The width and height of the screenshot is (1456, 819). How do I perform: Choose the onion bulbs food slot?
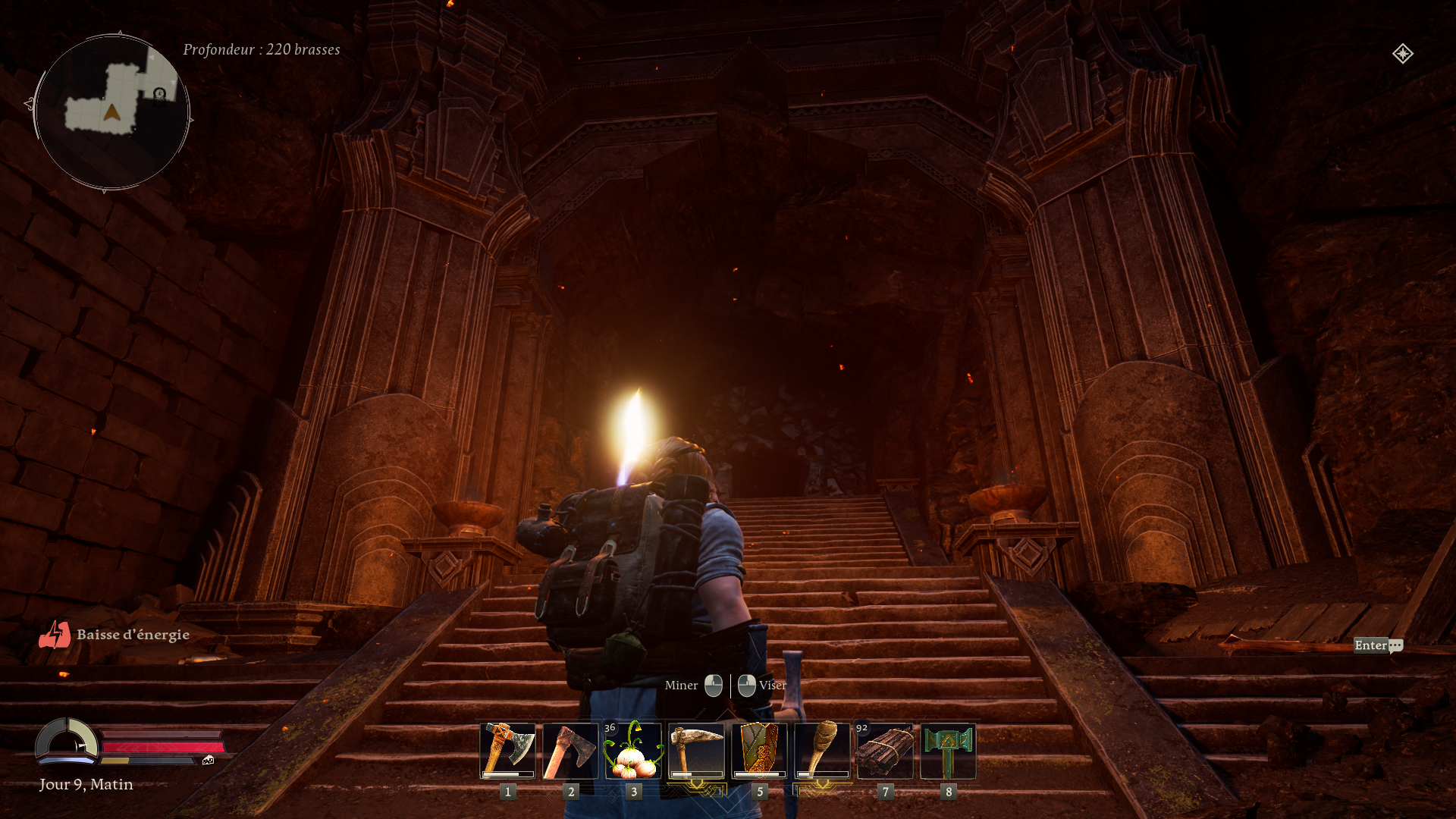click(x=633, y=751)
